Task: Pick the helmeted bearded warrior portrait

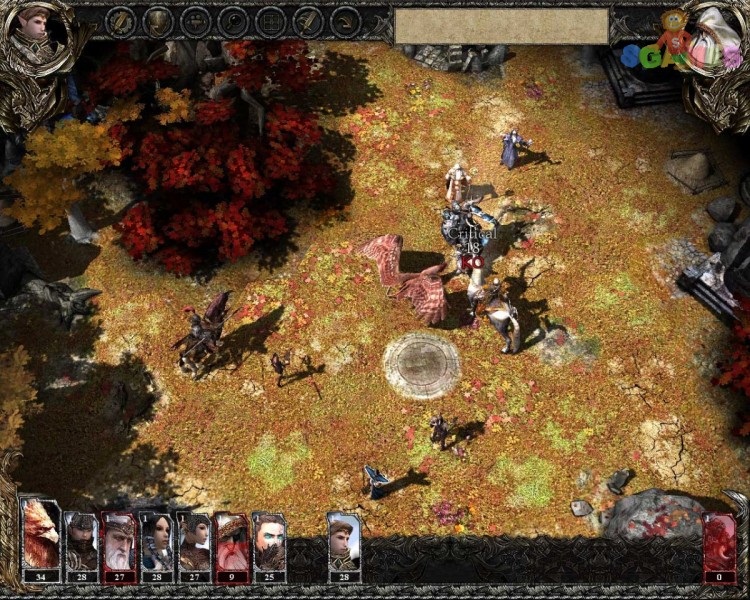Action: (80, 542)
